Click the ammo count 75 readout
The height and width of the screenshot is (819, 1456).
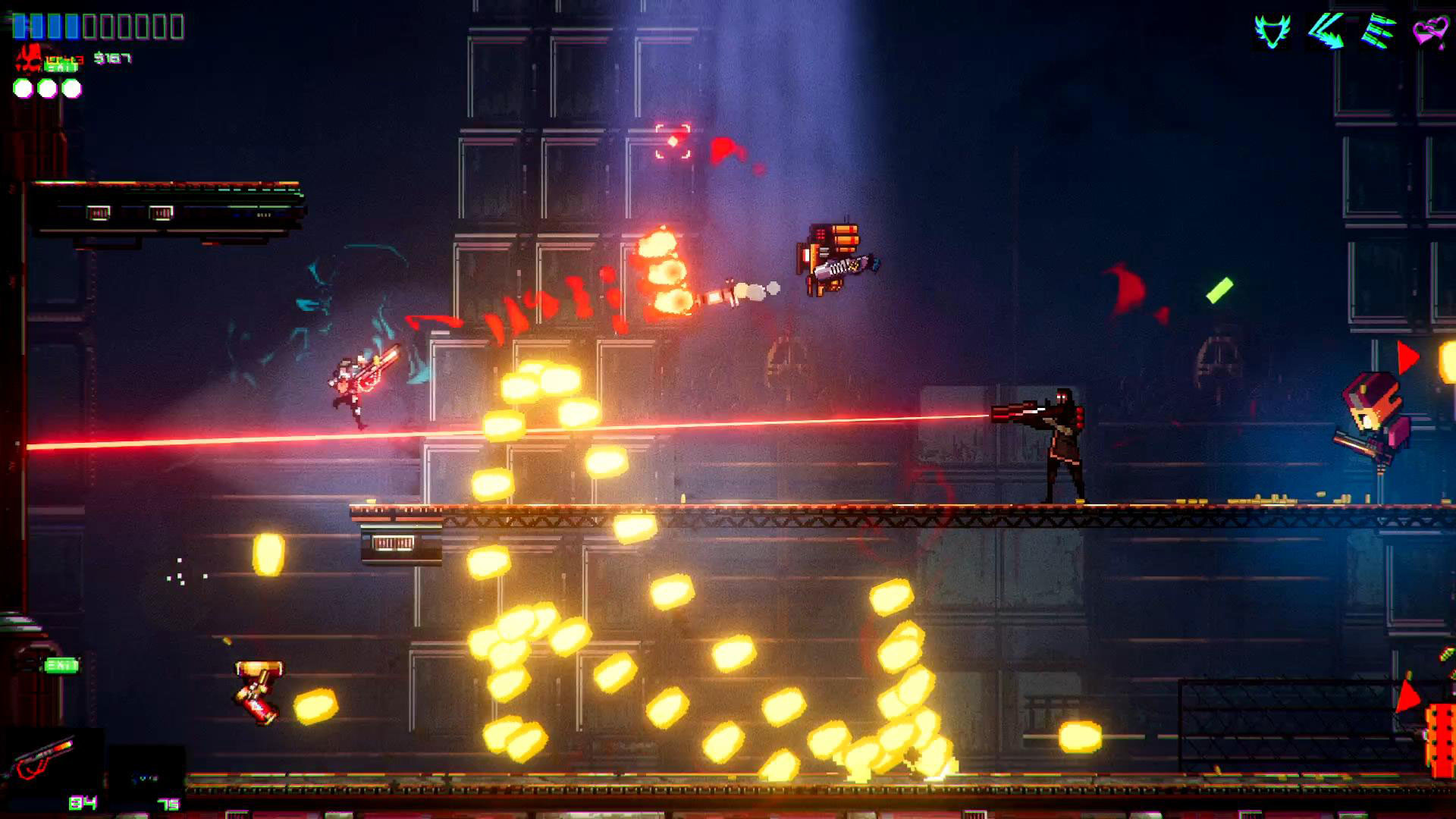[168, 804]
